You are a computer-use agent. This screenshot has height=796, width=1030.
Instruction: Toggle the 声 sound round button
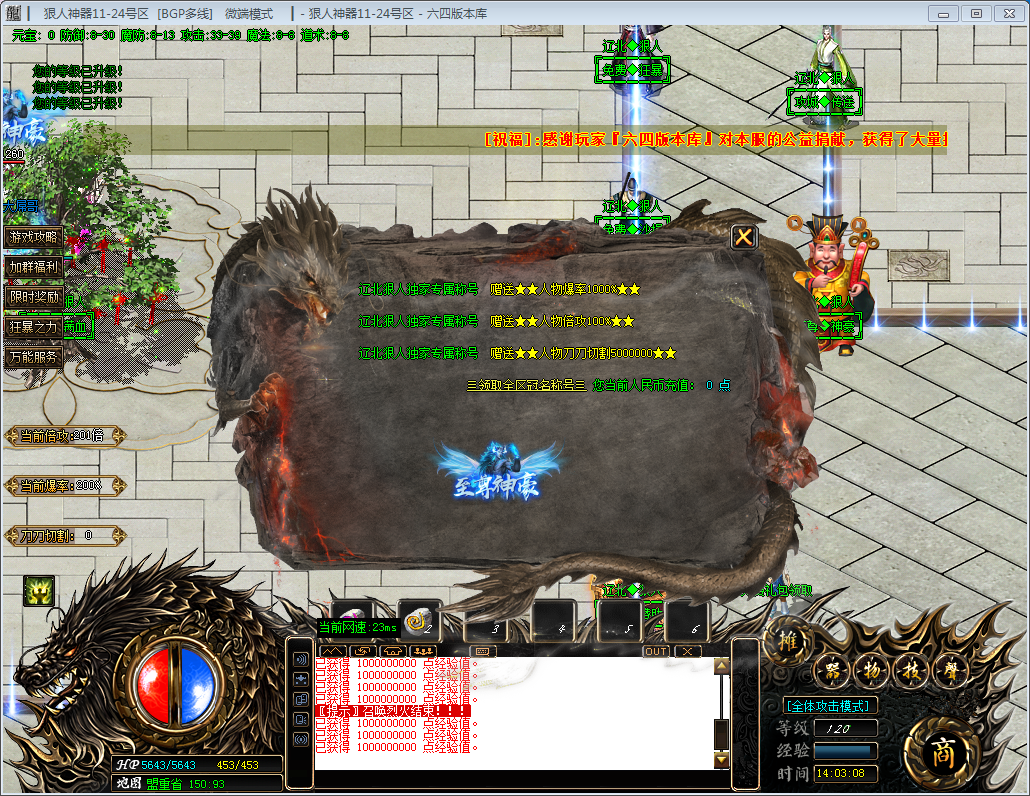950,672
